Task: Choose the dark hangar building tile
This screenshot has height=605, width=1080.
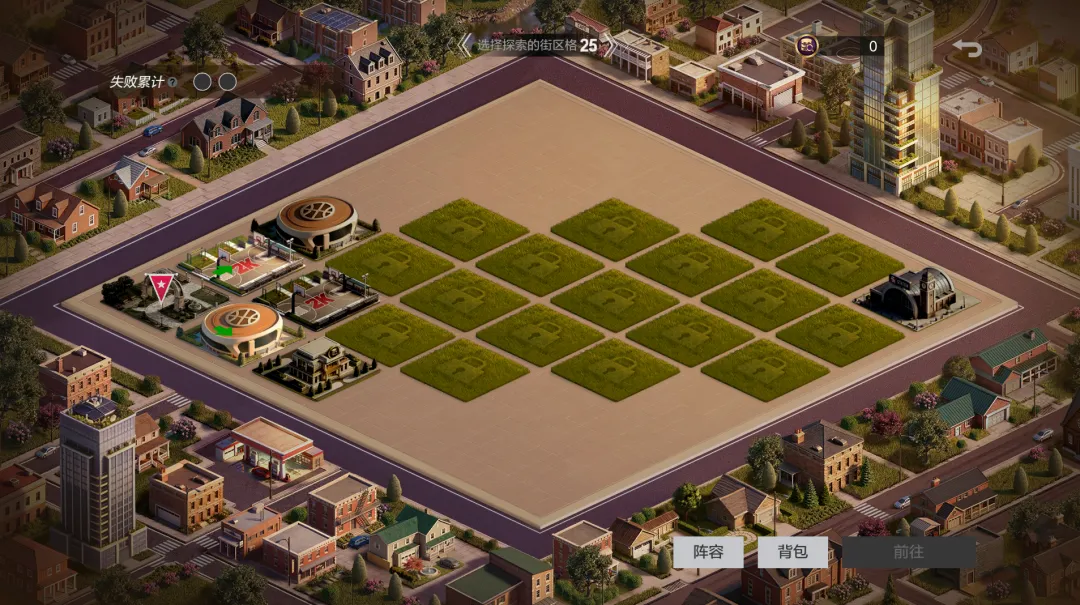Action: [x=912, y=295]
